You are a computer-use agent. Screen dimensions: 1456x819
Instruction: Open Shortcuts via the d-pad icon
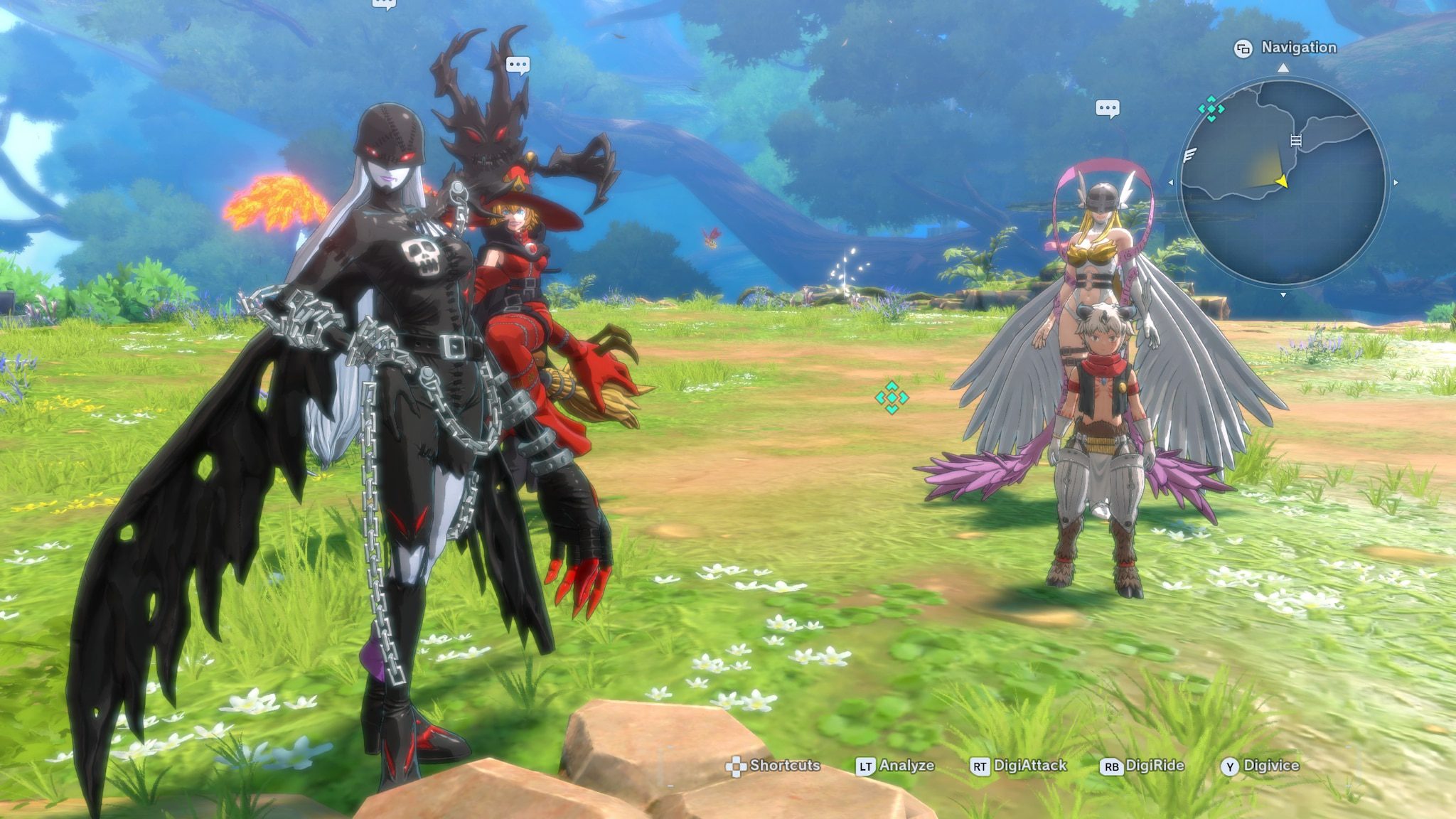point(738,766)
